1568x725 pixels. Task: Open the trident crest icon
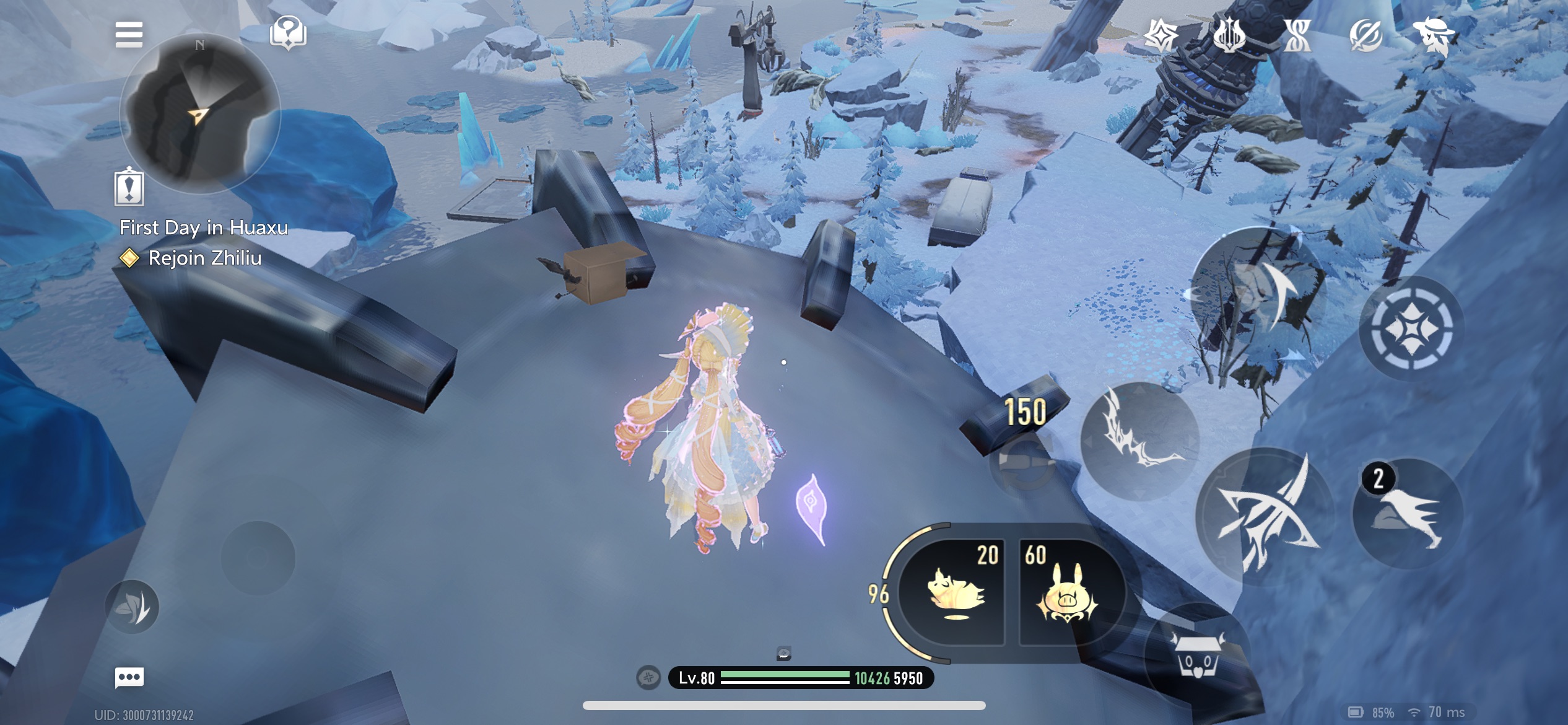coord(1229,35)
